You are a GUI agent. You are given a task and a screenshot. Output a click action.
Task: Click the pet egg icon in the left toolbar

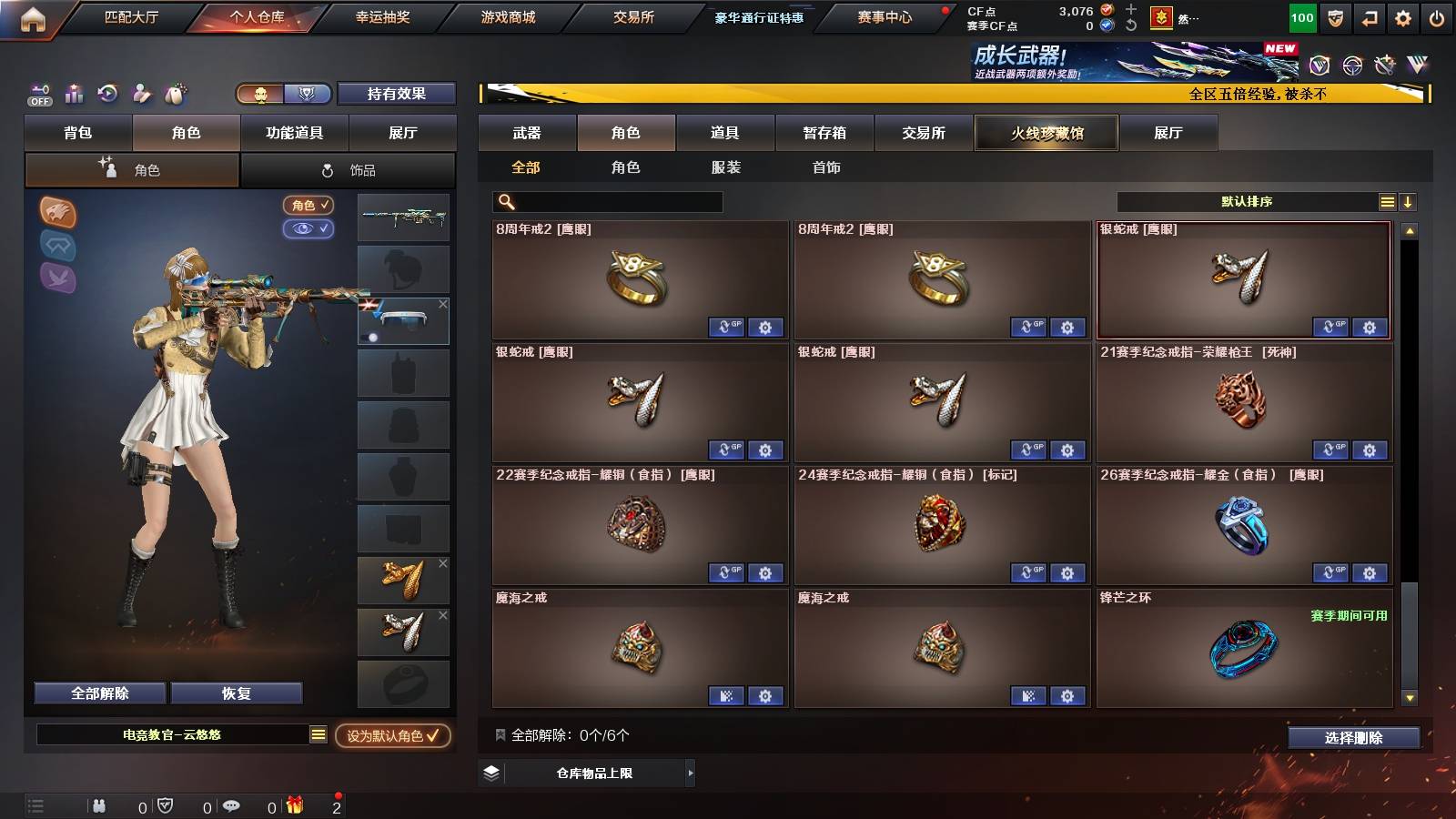[175, 94]
